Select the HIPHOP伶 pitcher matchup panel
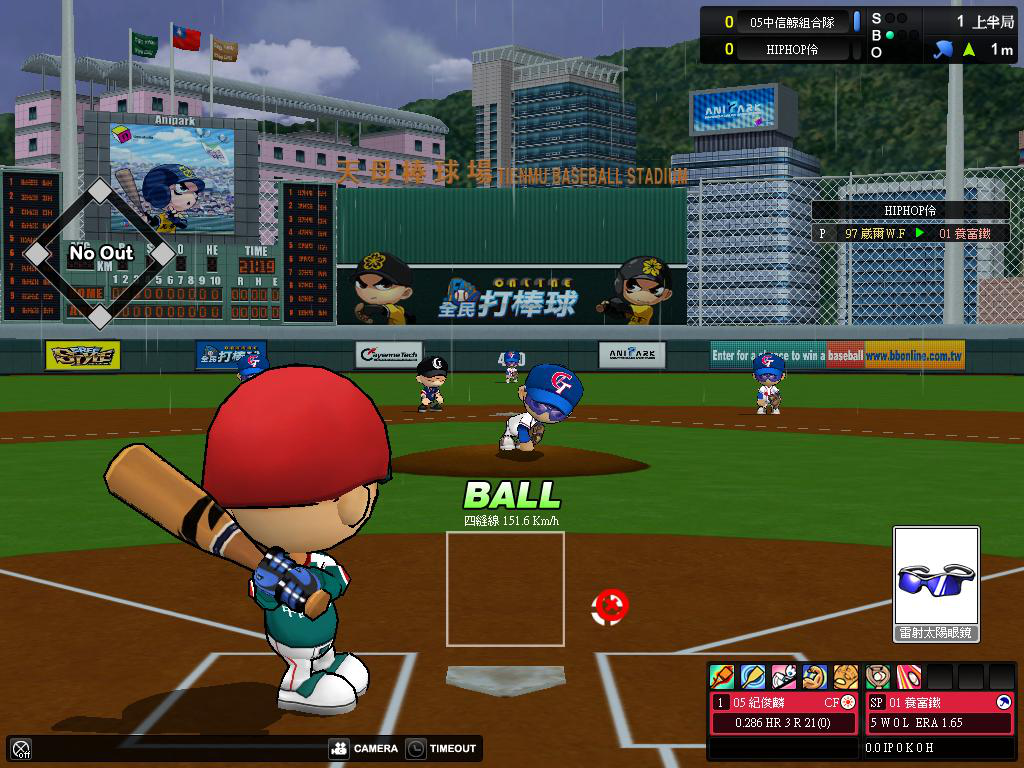1024x768 pixels. click(910, 222)
